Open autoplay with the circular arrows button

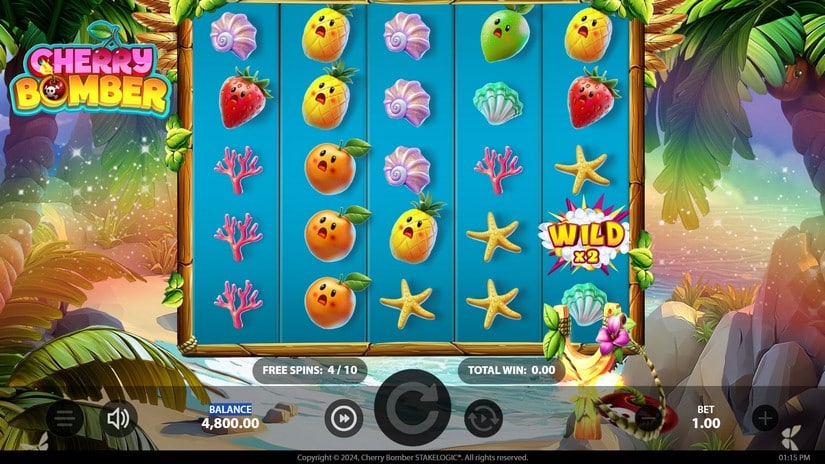tap(483, 418)
